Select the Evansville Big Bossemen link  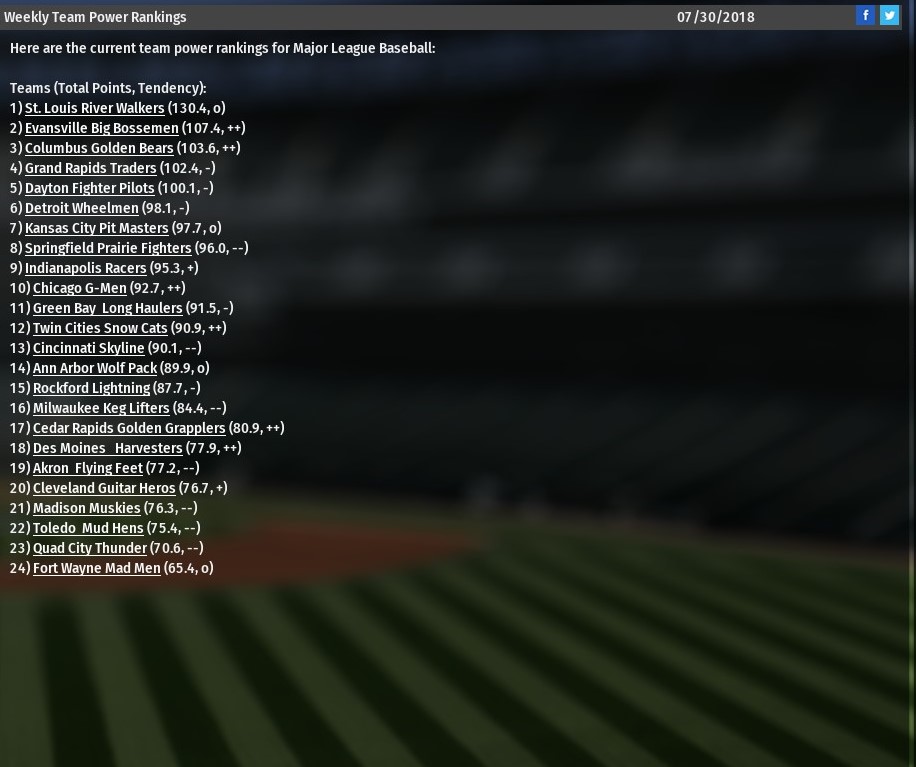coord(101,128)
